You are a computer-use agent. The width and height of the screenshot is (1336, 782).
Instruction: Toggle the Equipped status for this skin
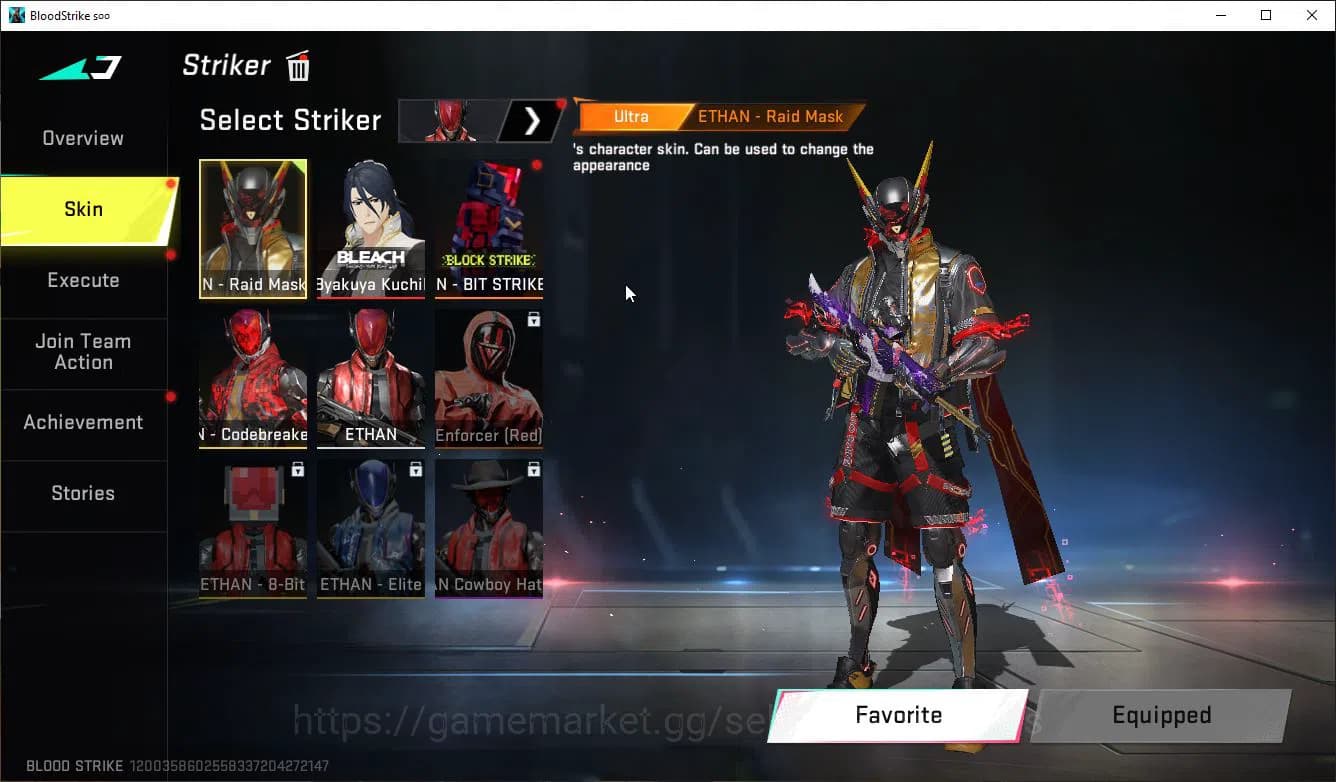[x=1161, y=715]
